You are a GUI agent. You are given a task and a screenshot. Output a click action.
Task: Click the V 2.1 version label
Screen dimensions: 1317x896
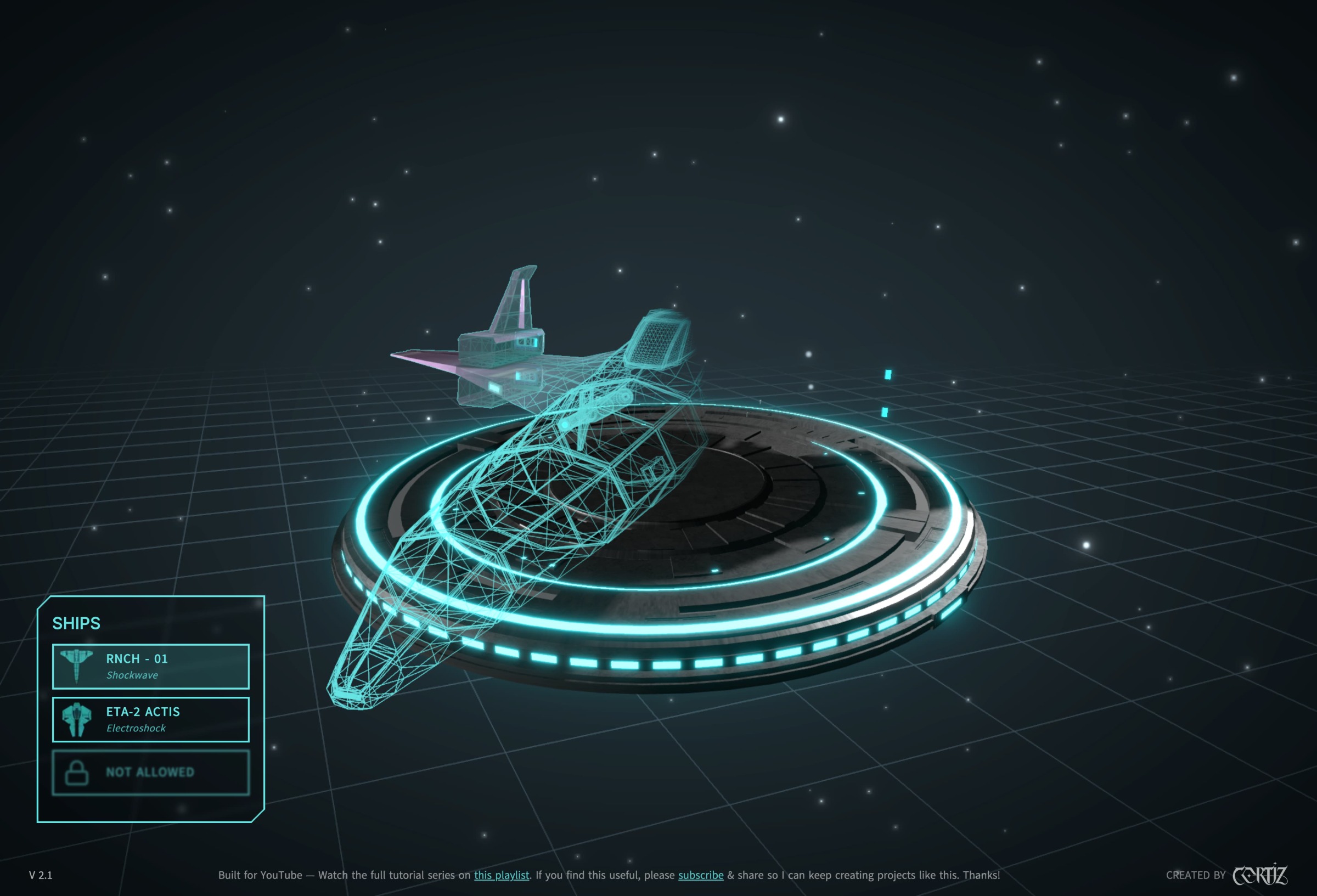tap(40, 875)
